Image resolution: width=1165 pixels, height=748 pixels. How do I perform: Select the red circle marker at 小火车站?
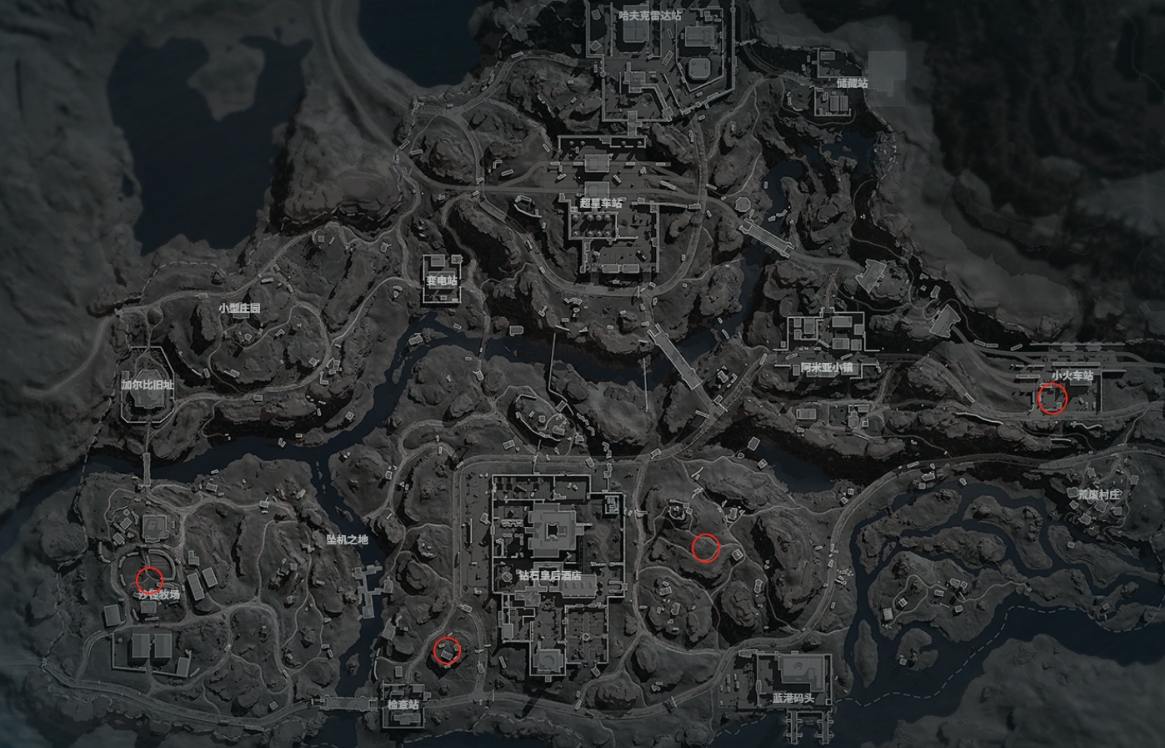[1052, 400]
